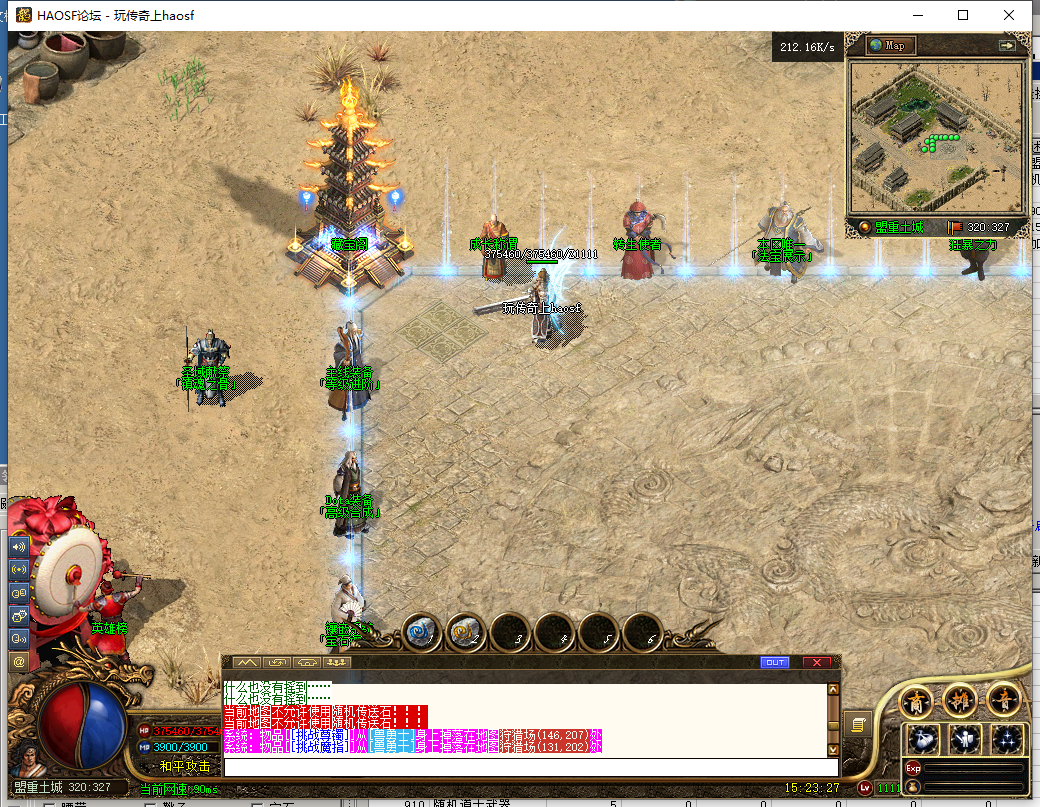Open the Map button above the minimap

coord(889,45)
